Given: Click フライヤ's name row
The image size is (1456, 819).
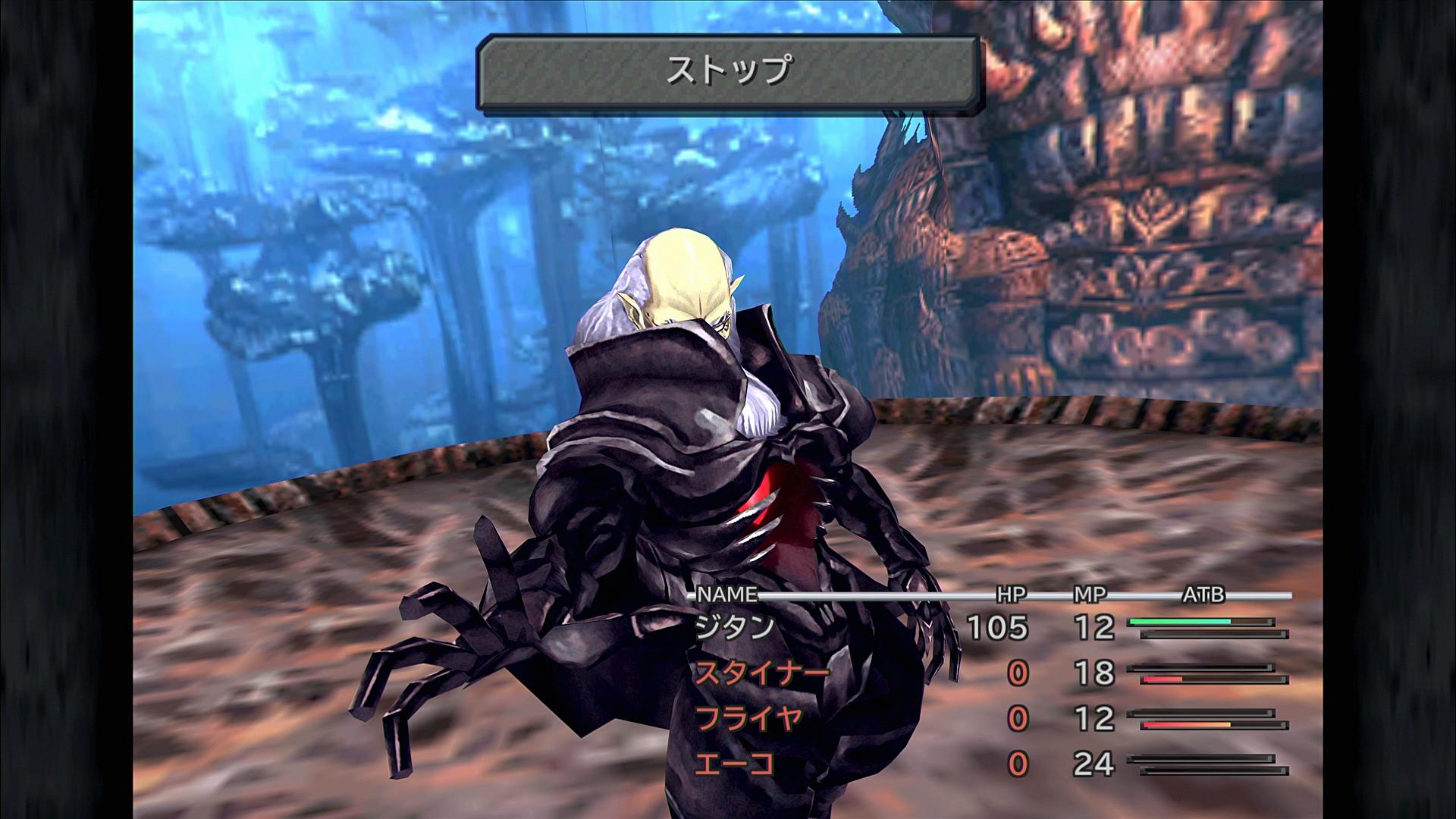Looking at the screenshot, I should point(748,719).
